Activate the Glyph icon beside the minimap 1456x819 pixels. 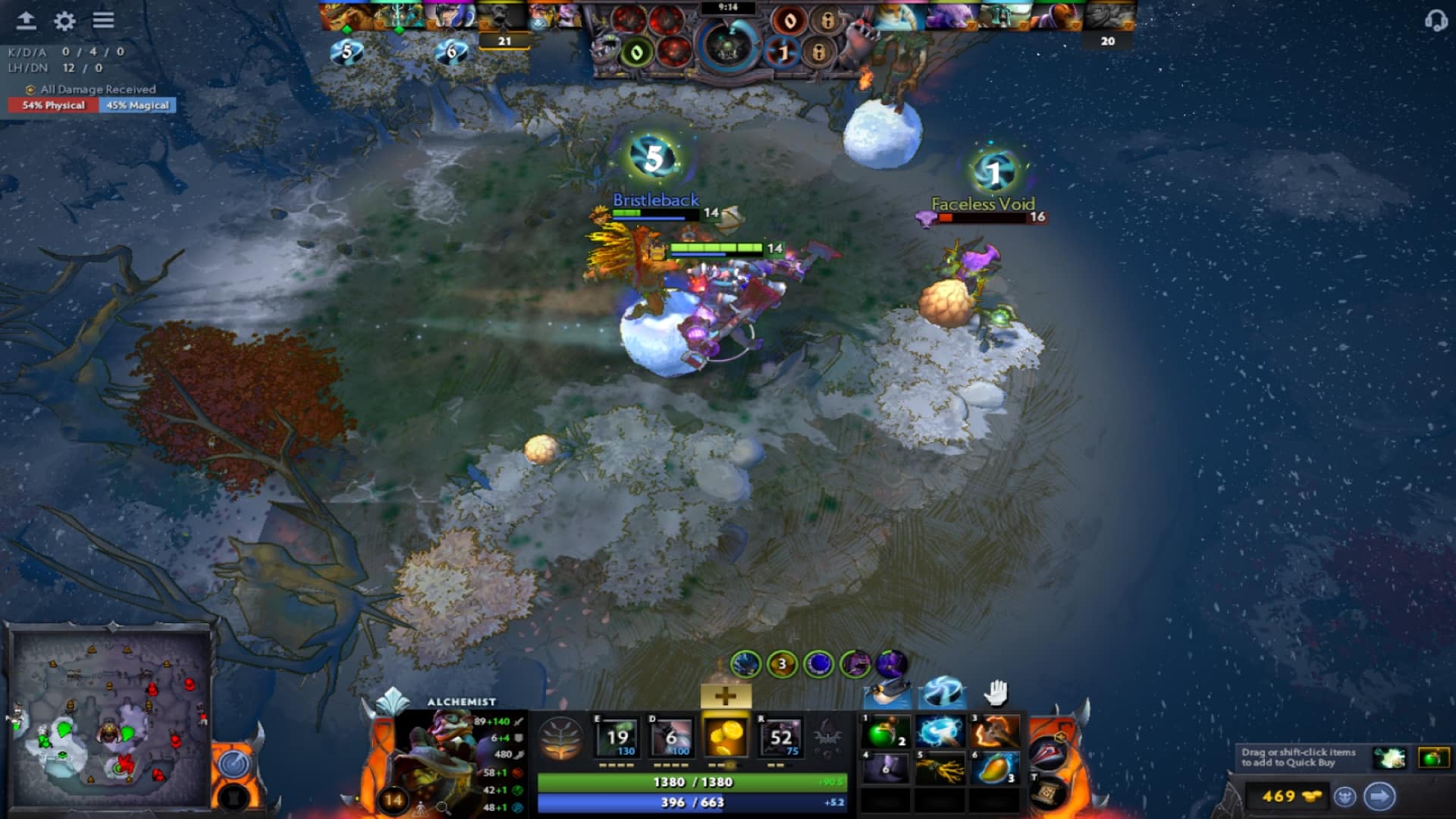pos(234,764)
